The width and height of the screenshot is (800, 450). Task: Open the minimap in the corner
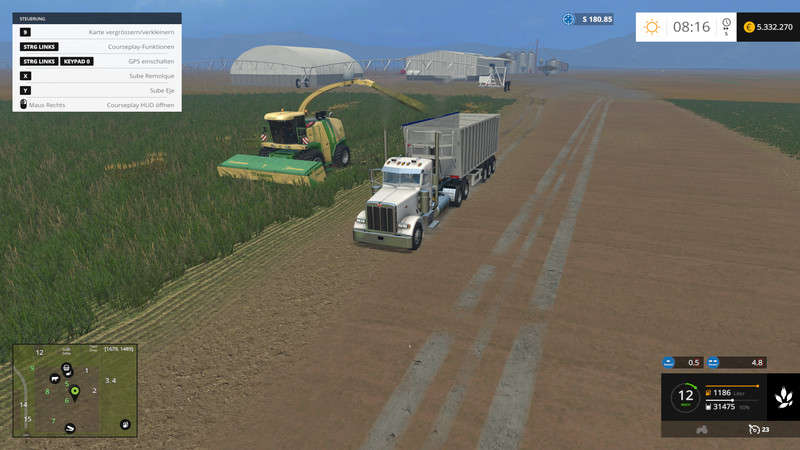point(74,391)
